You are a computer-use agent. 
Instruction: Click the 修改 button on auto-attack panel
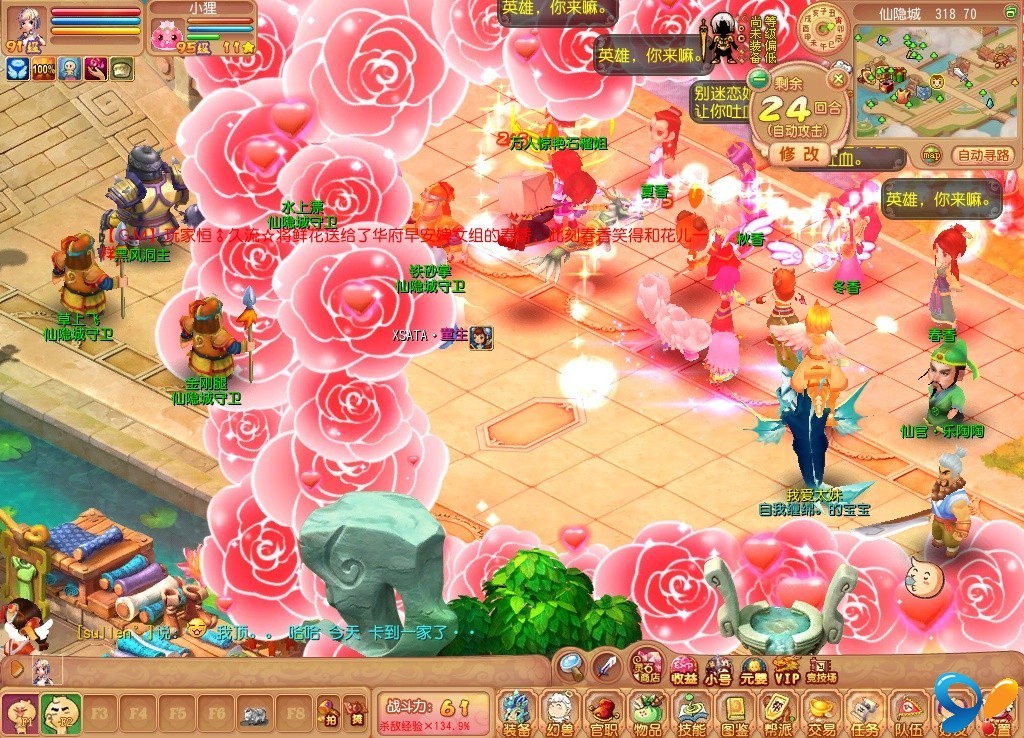click(799, 153)
